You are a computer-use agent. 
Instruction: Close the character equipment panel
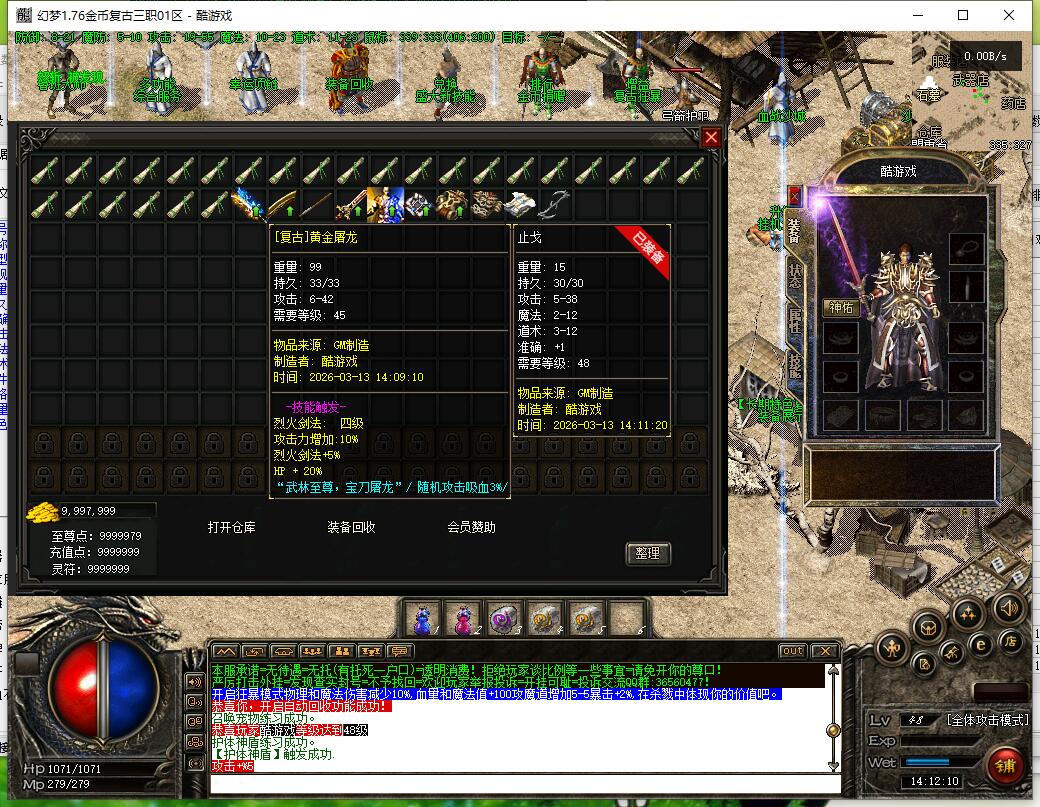pos(795,195)
